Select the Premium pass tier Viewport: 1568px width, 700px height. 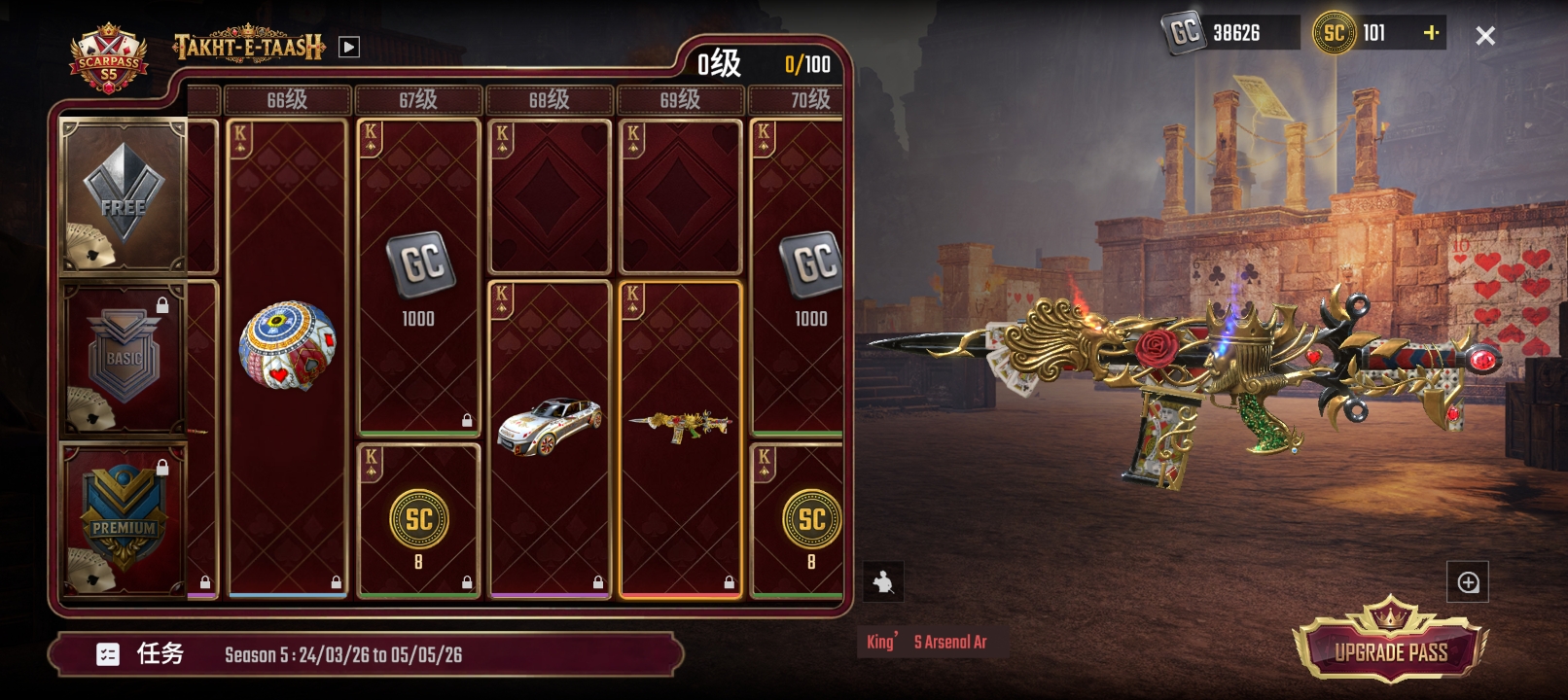[x=124, y=520]
